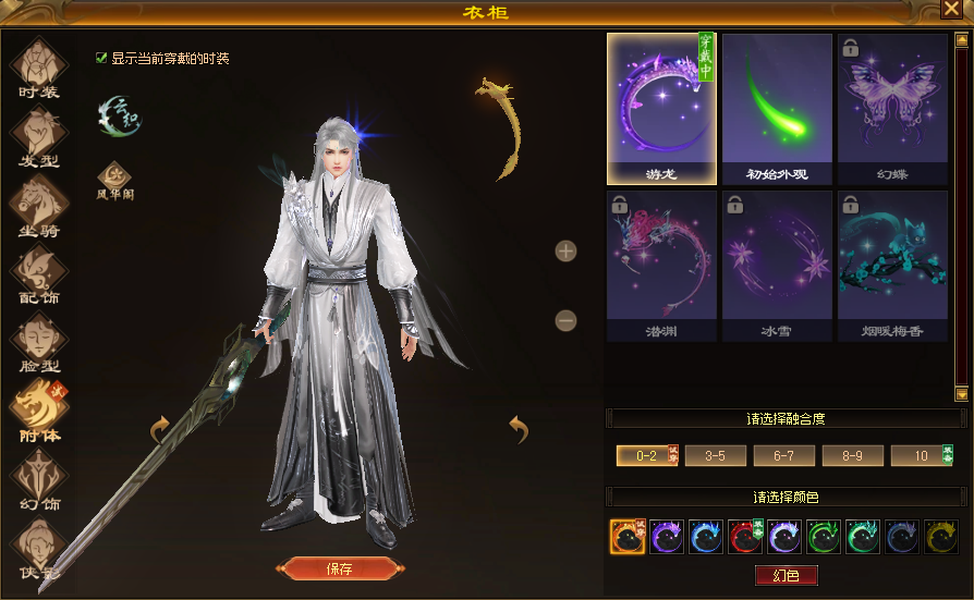This screenshot has height=600, width=974.
Task: Click the red 幻色 button
Action: pos(786,575)
